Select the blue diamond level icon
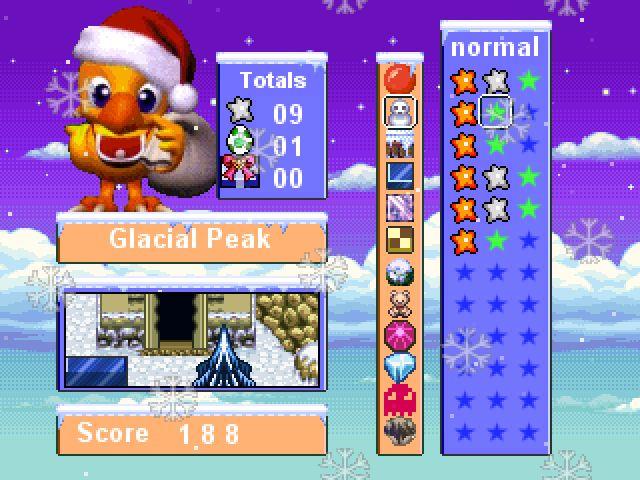 400,367
